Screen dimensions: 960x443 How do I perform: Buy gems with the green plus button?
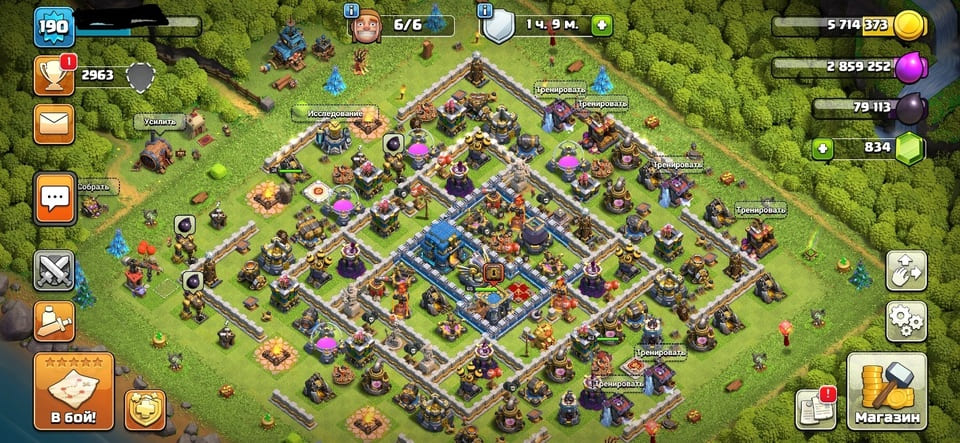823,149
